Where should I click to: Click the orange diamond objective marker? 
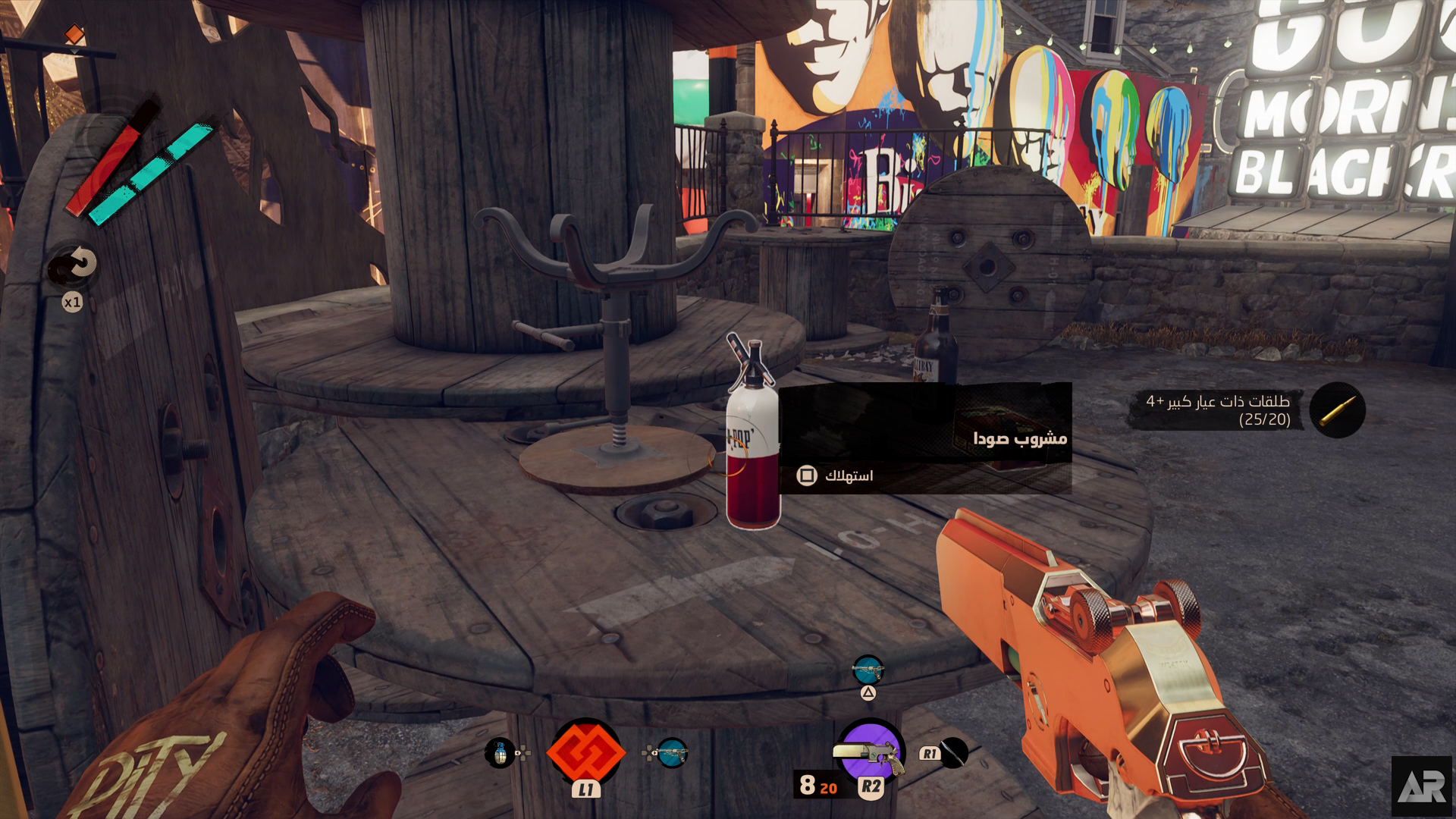[74, 34]
